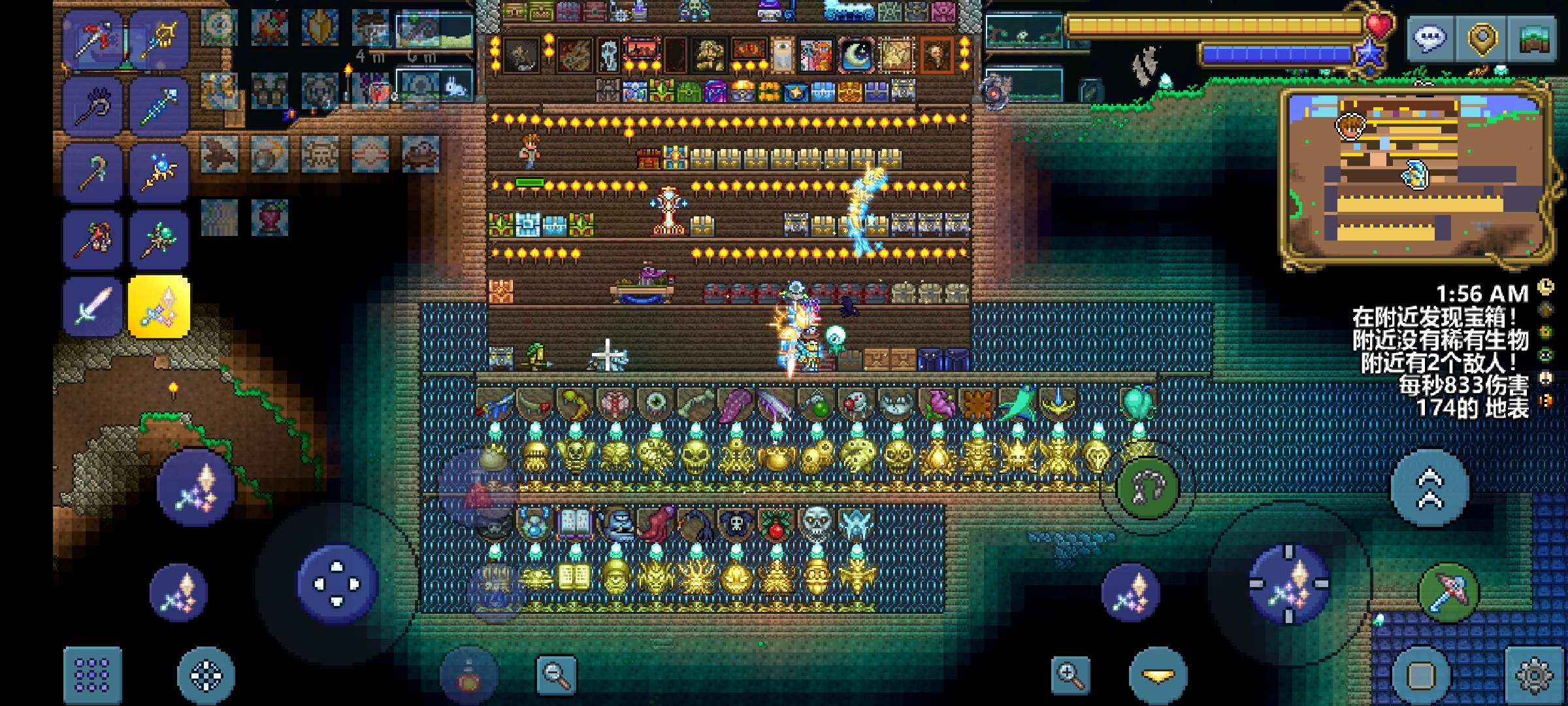Expand the minimap
Image resolution: width=1568 pixels, height=706 pixels.
tap(1415, 178)
